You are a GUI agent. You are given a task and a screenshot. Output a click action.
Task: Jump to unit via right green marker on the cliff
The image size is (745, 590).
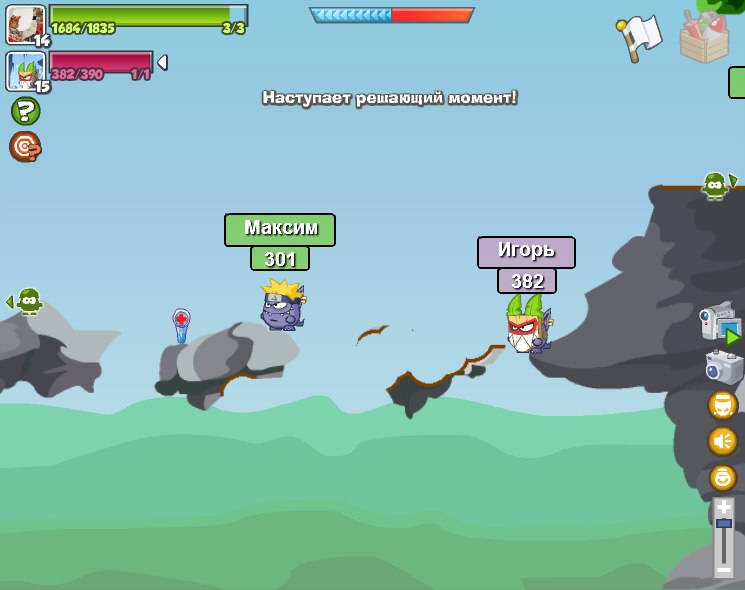pyautogui.click(x=716, y=185)
